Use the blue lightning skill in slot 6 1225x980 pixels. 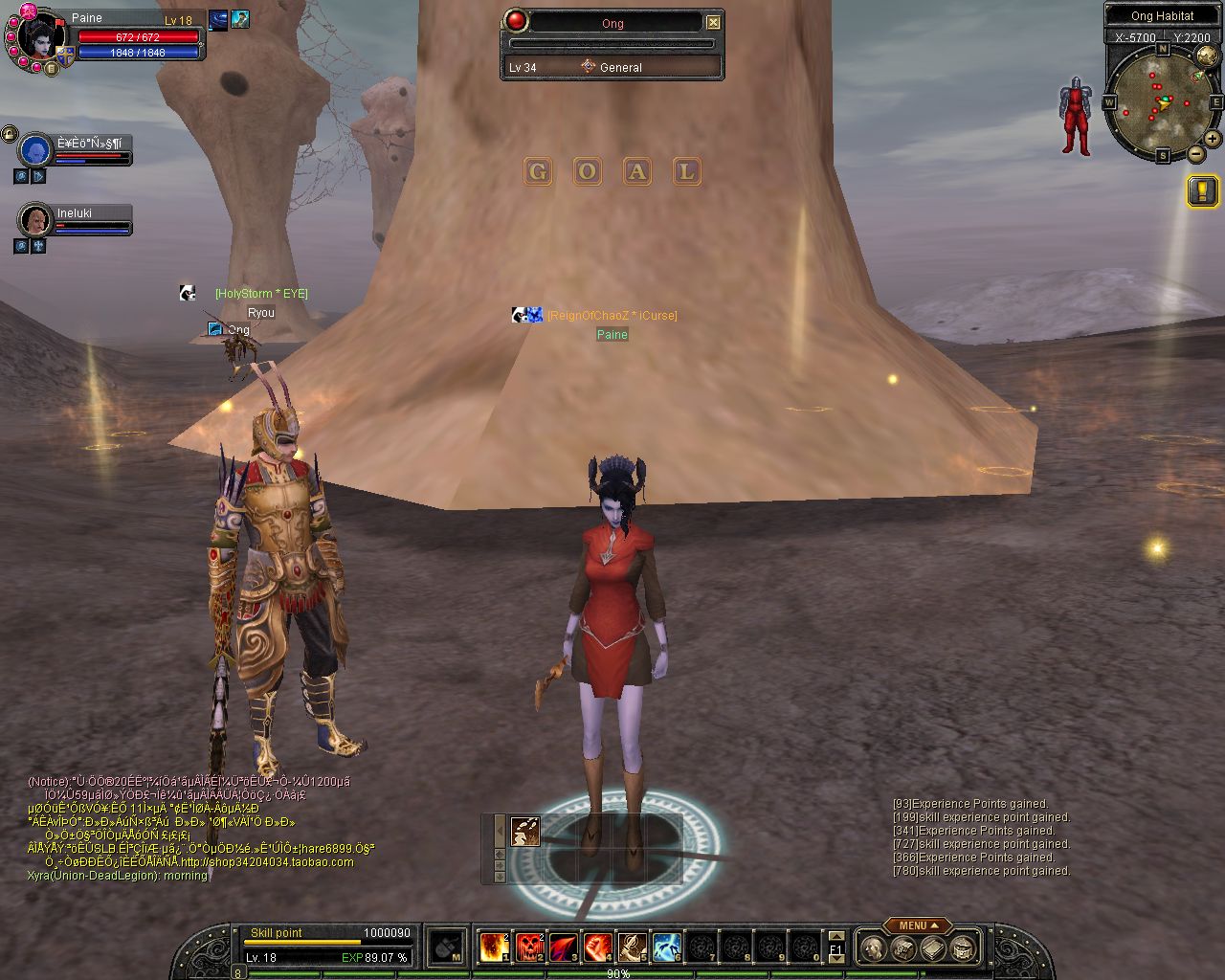(x=667, y=947)
